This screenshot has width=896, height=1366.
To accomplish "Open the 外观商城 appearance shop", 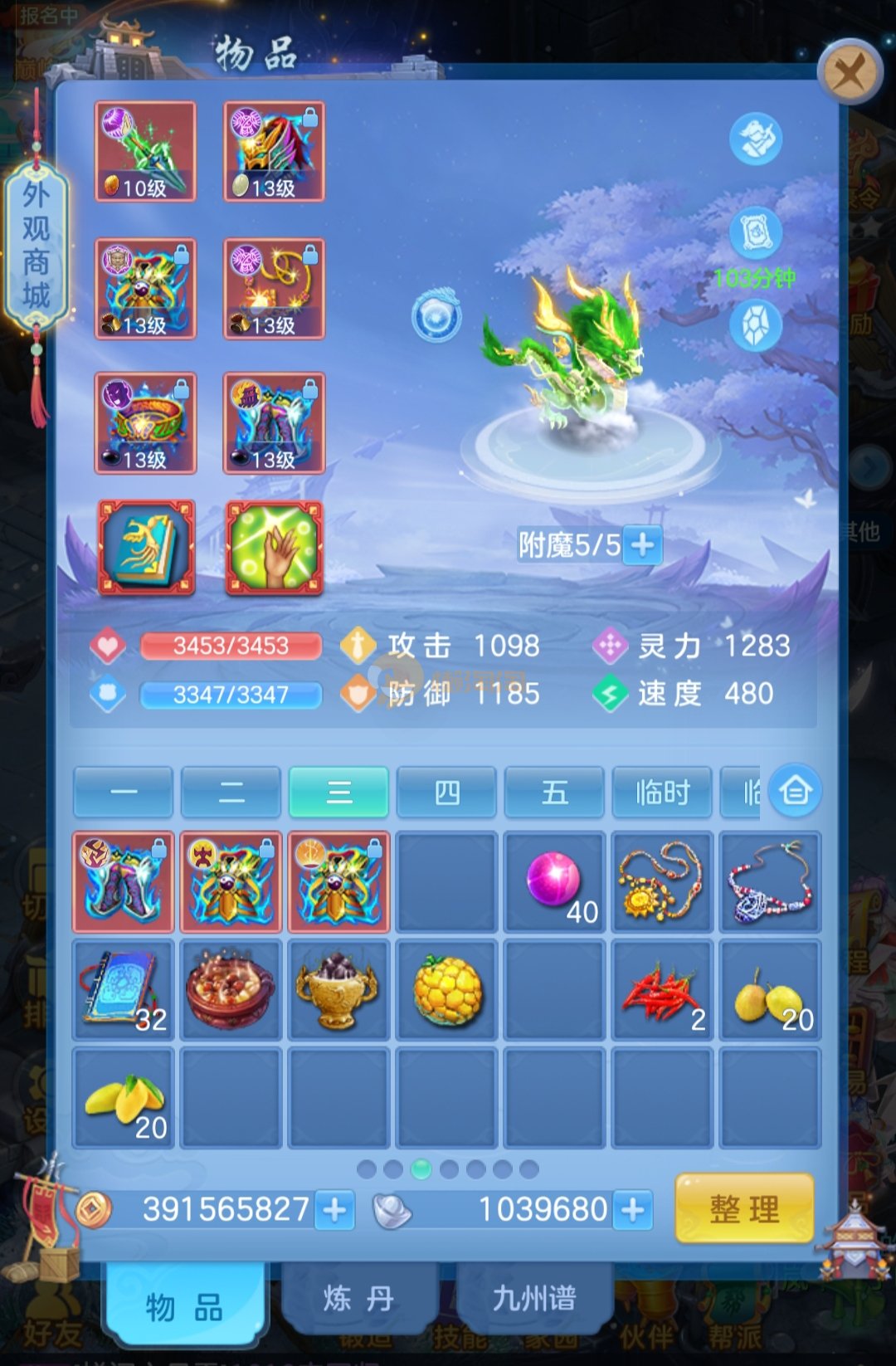I will [x=37, y=245].
